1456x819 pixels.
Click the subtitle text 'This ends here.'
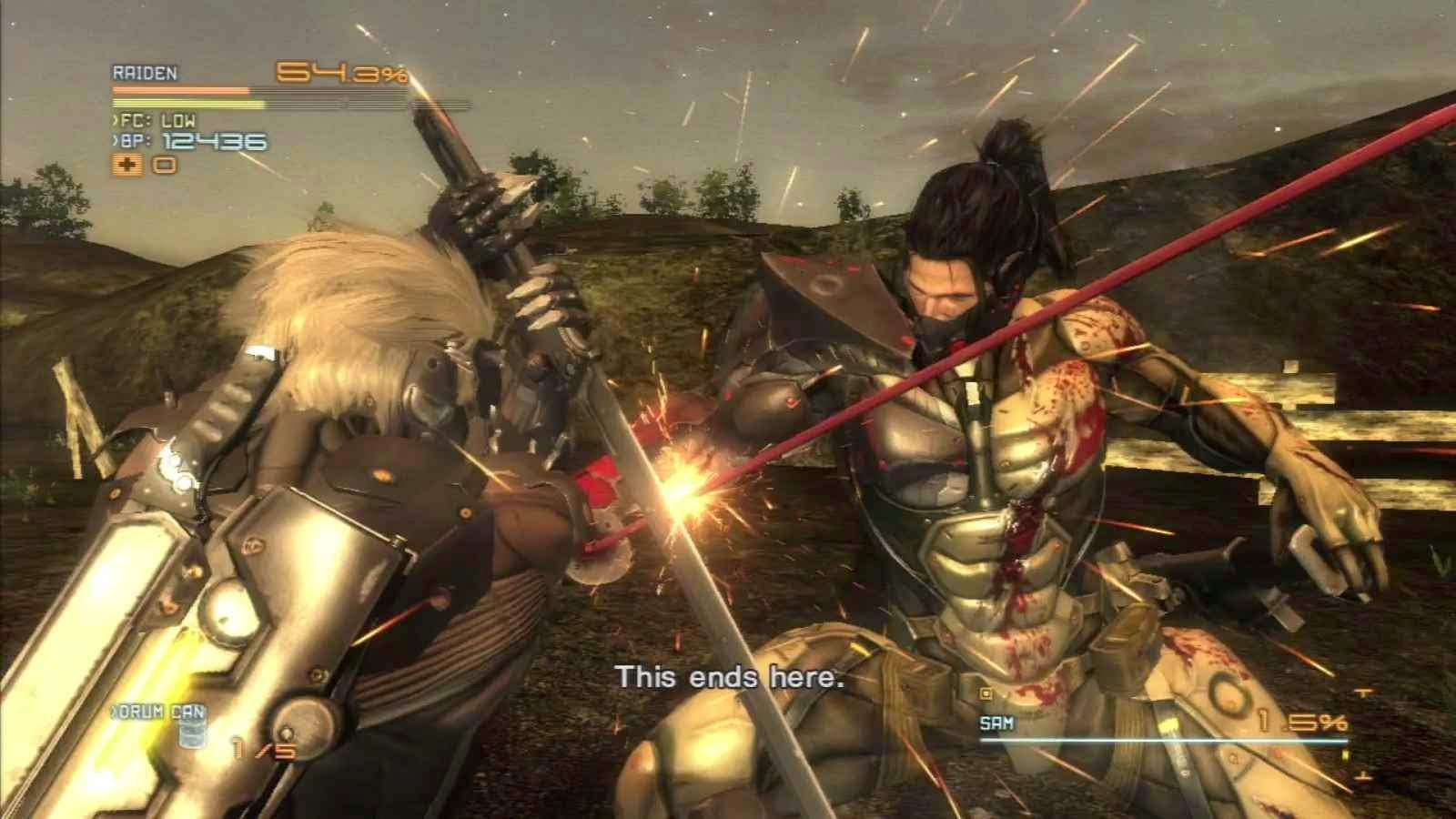(x=731, y=677)
